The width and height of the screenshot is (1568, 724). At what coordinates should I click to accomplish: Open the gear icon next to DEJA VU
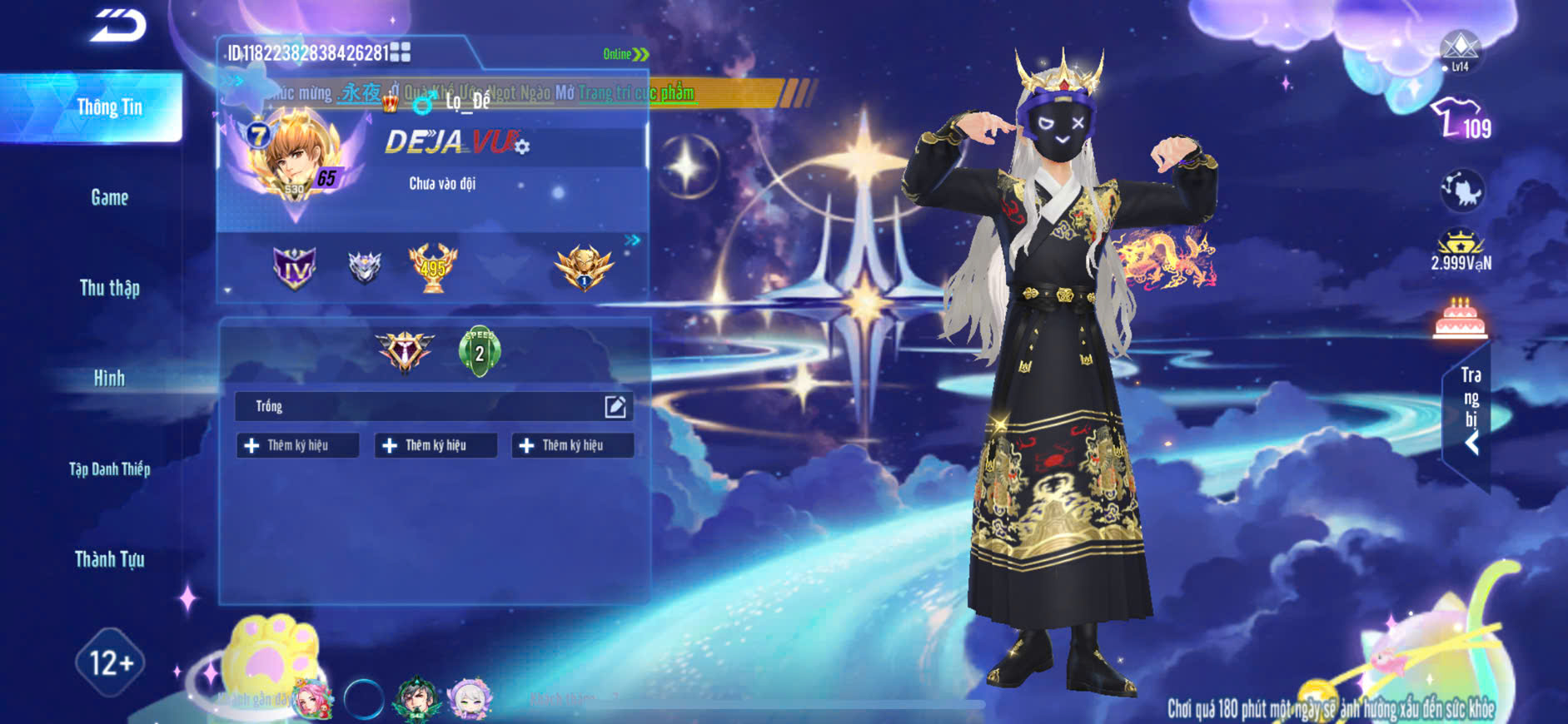[522, 147]
